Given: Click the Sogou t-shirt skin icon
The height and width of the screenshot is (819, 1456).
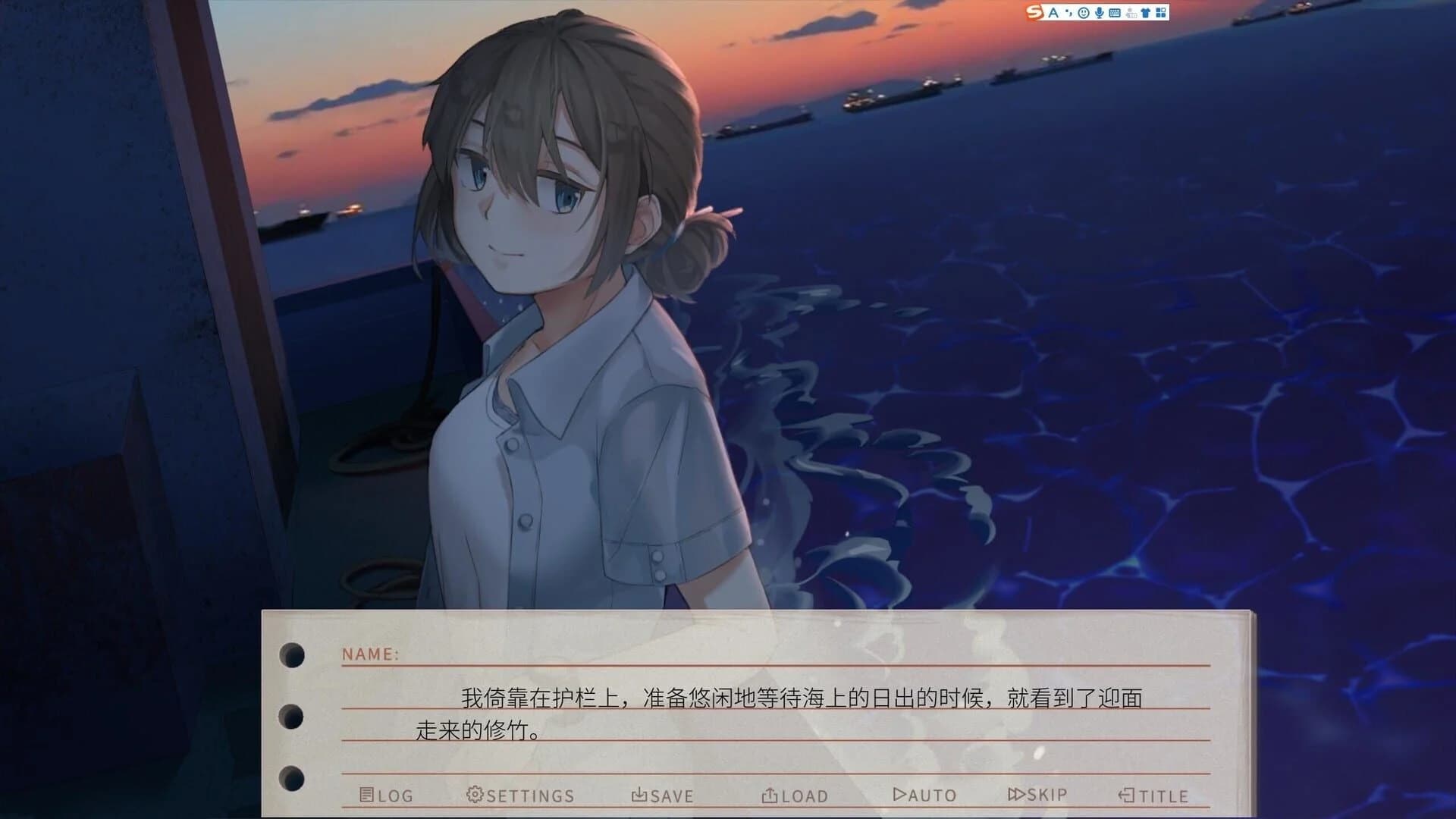Looking at the screenshot, I should pyautogui.click(x=1146, y=13).
